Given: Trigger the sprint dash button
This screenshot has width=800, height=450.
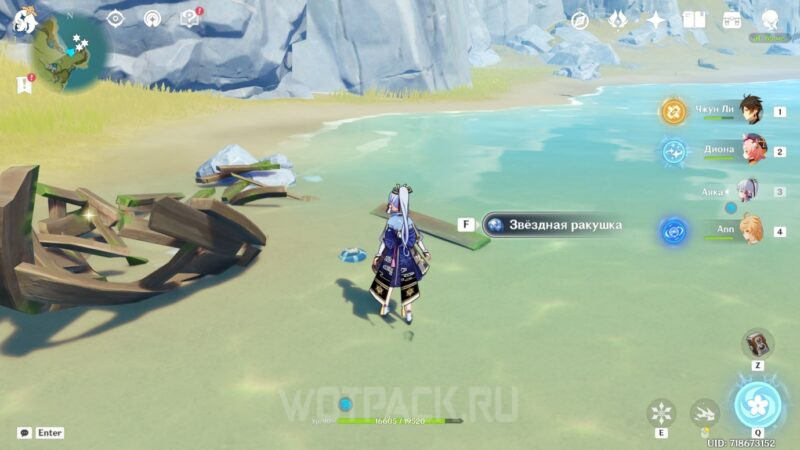Looking at the screenshot, I should click(704, 412).
